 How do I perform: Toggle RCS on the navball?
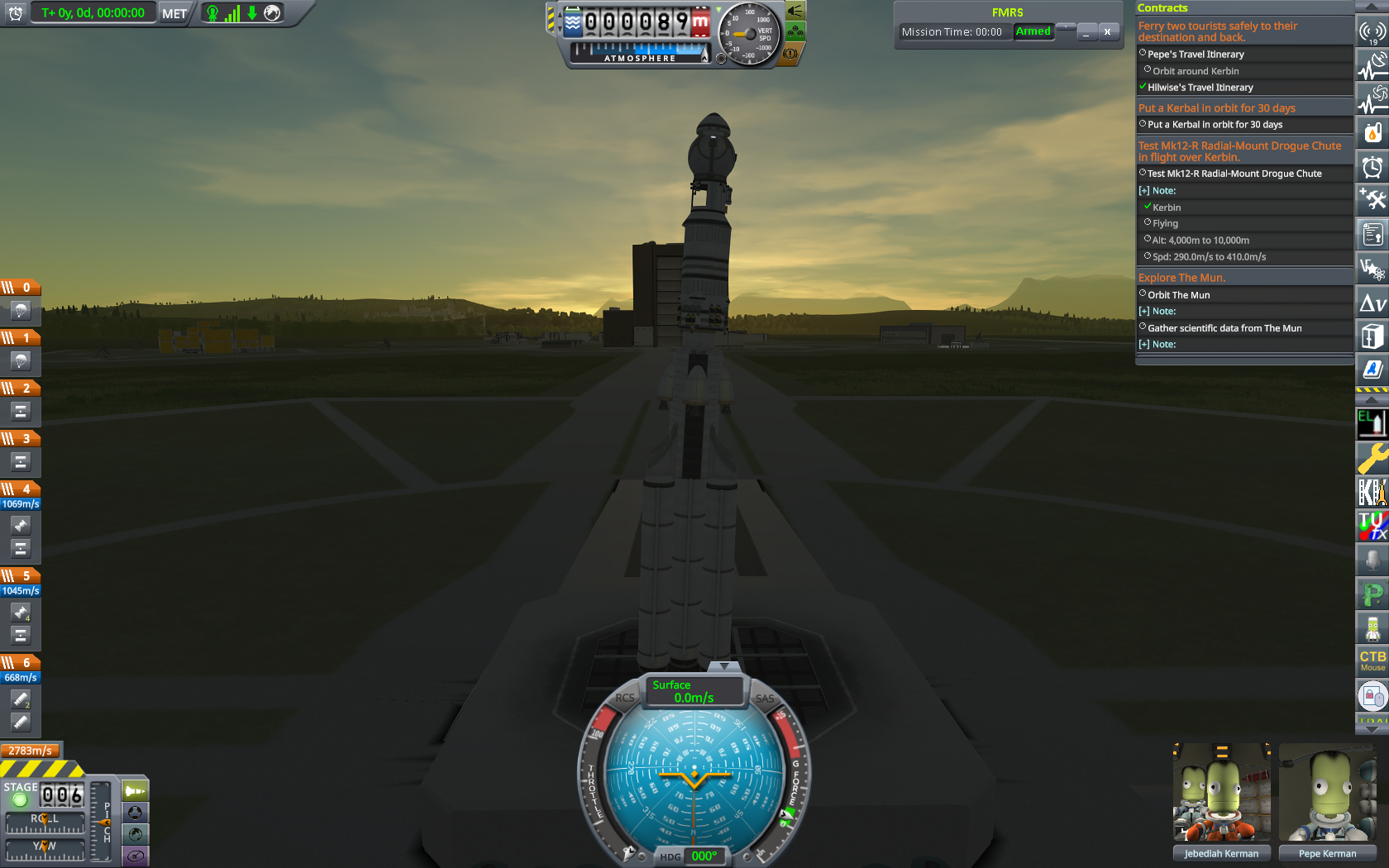pyautogui.click(x=624, y=698)
